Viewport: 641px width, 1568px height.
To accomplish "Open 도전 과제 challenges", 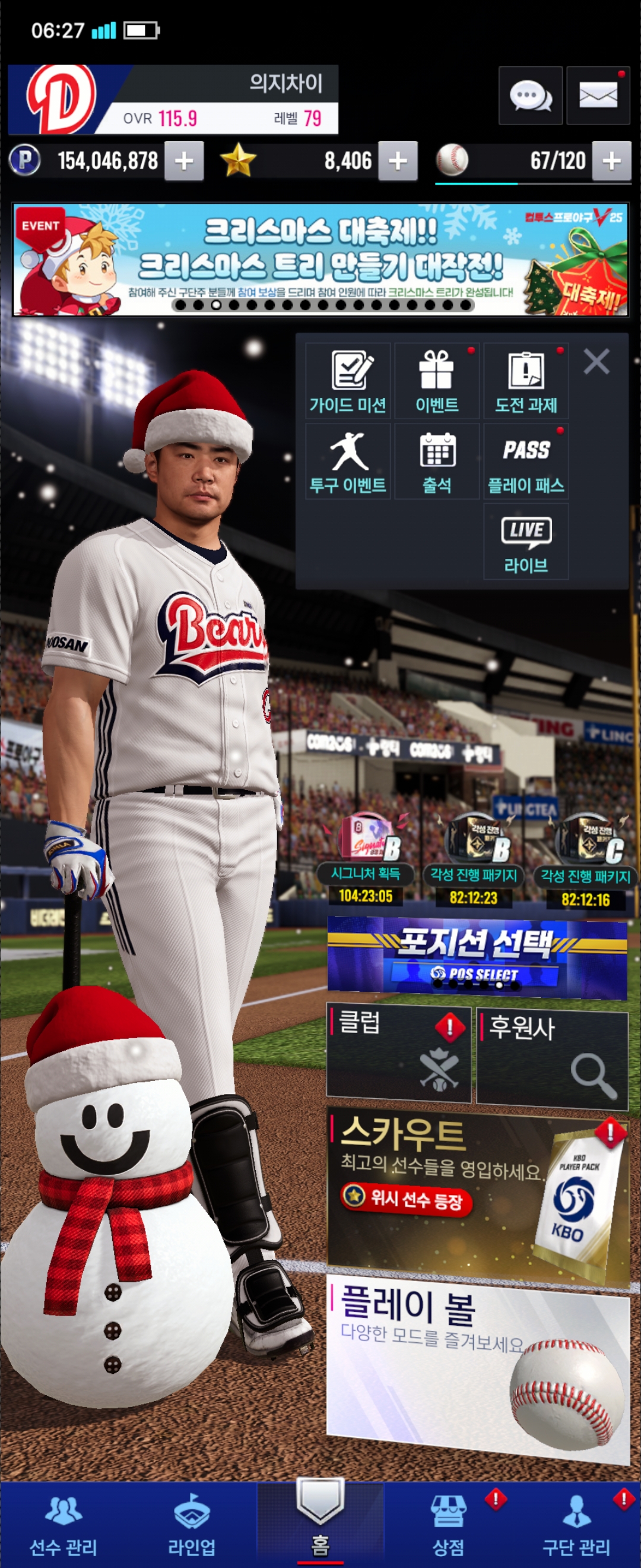I will pyautogui.click(x=526, y=381).
